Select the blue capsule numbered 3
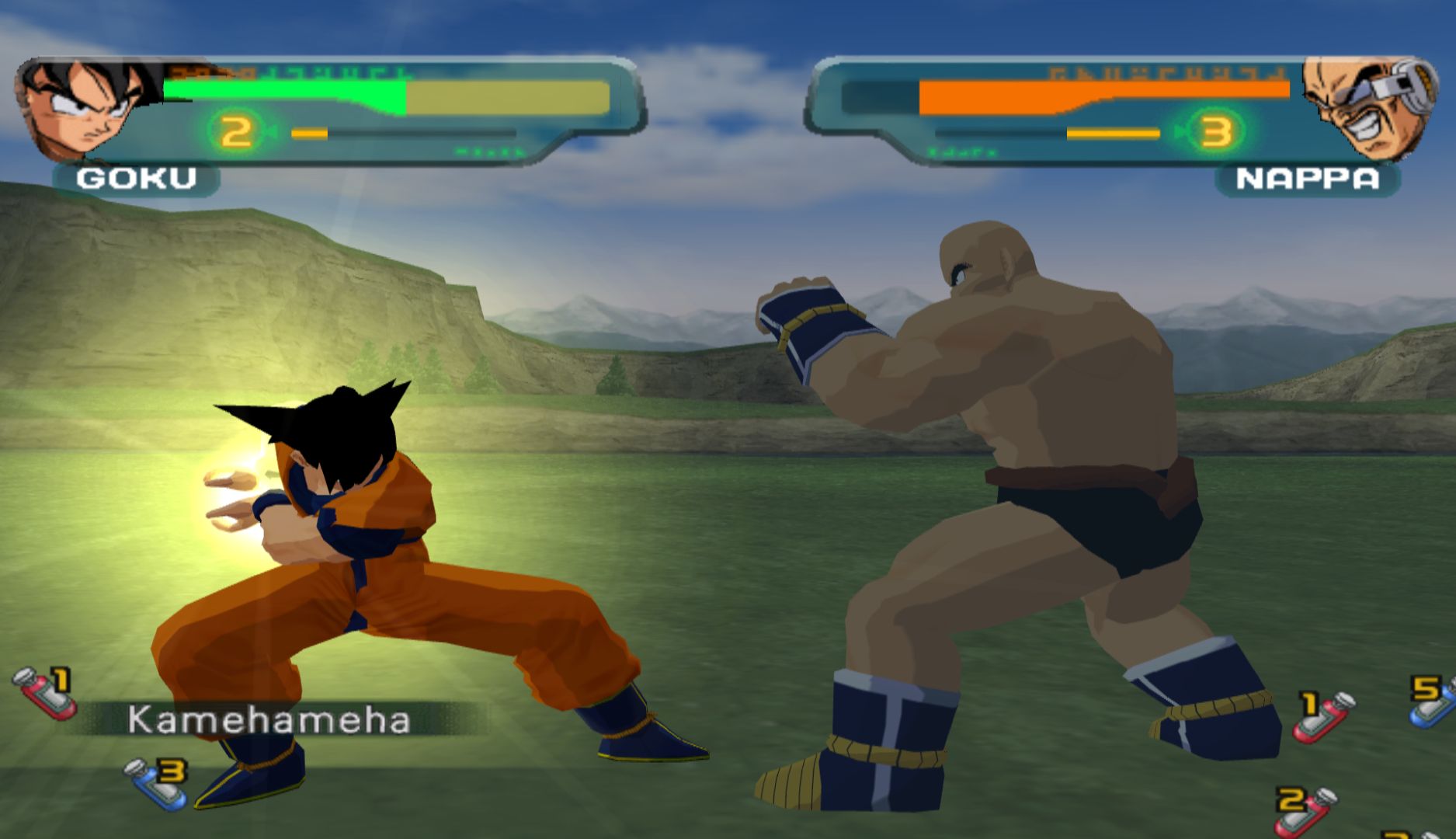 158,783
